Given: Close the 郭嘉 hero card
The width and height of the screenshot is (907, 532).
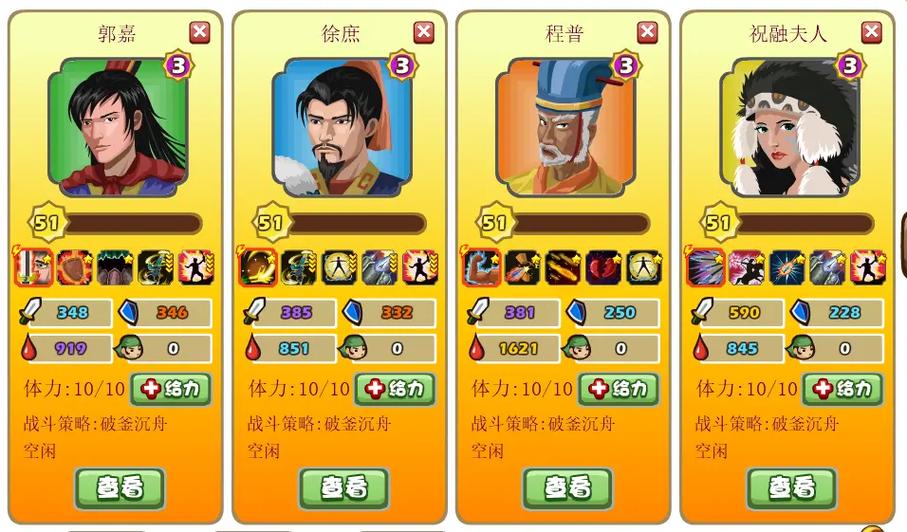Looking at the screenshot, I should click(200, 32).
